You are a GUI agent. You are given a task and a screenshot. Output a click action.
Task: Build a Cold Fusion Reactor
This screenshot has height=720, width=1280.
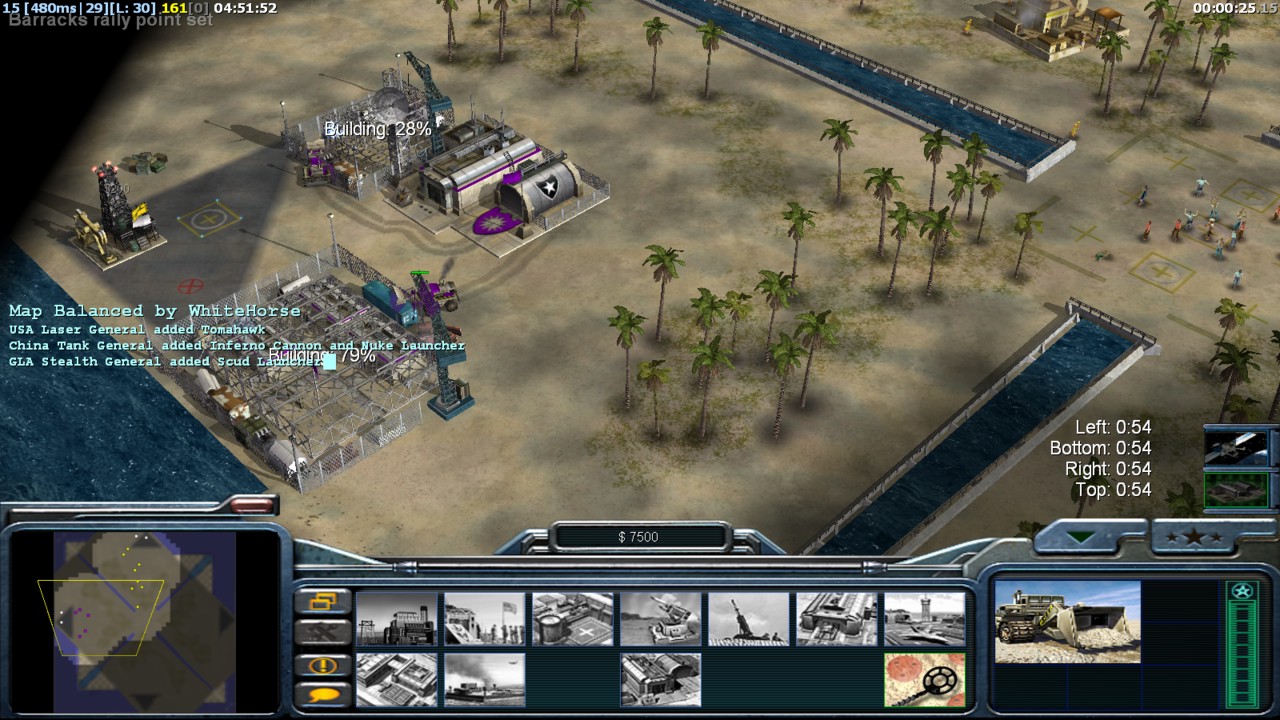click(x=397, y=619)
